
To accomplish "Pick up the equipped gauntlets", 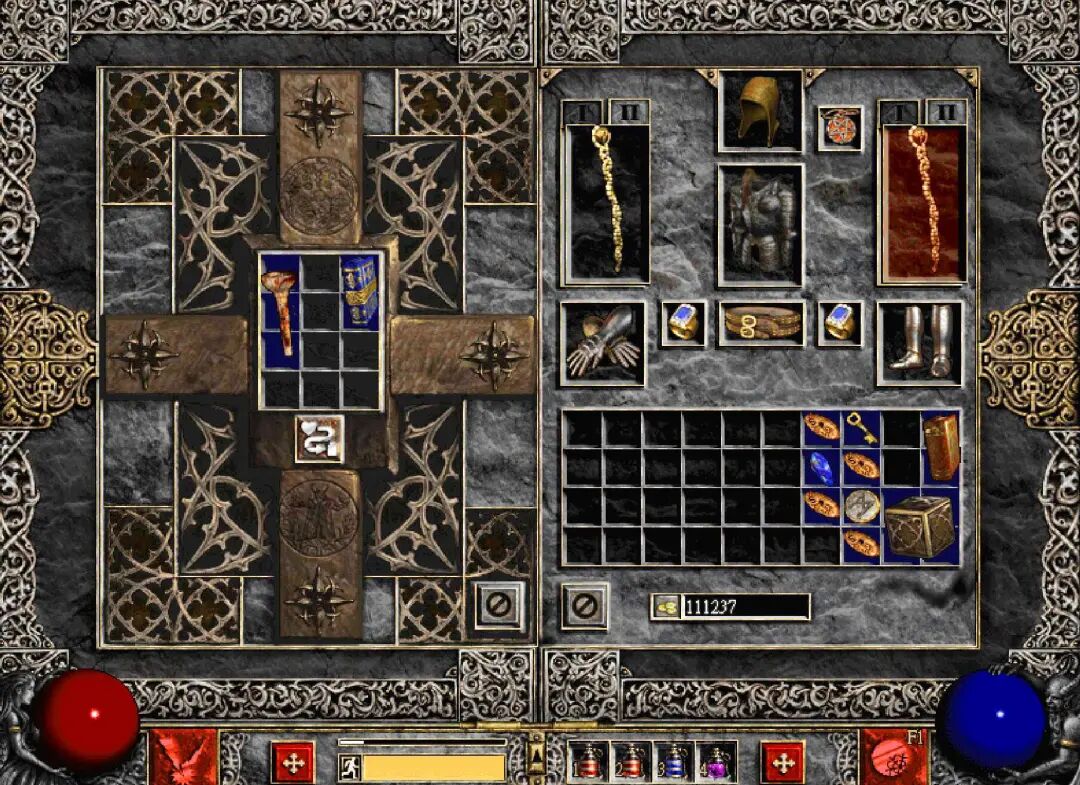I will 603,343.
